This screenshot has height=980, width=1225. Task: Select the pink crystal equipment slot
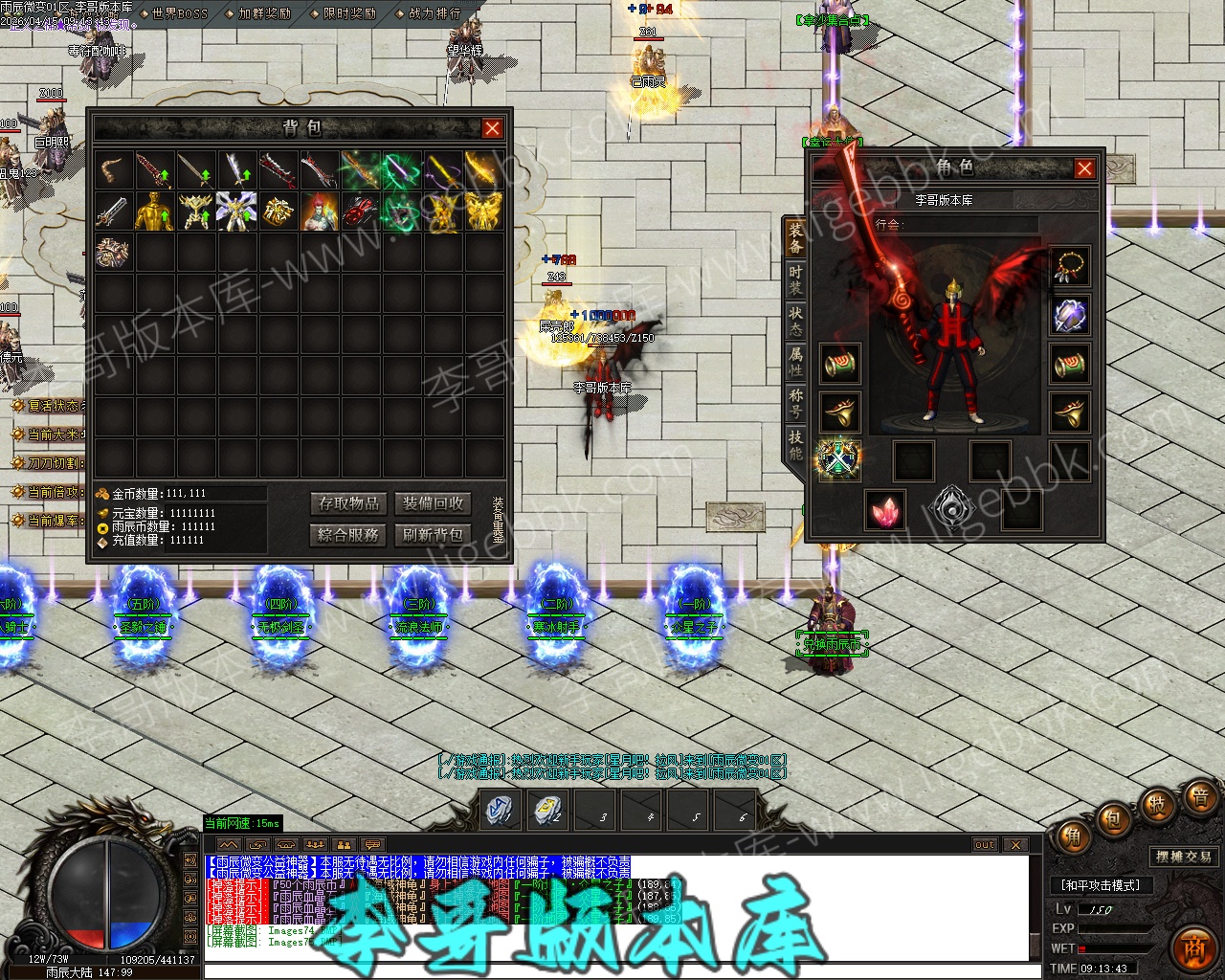885,509
